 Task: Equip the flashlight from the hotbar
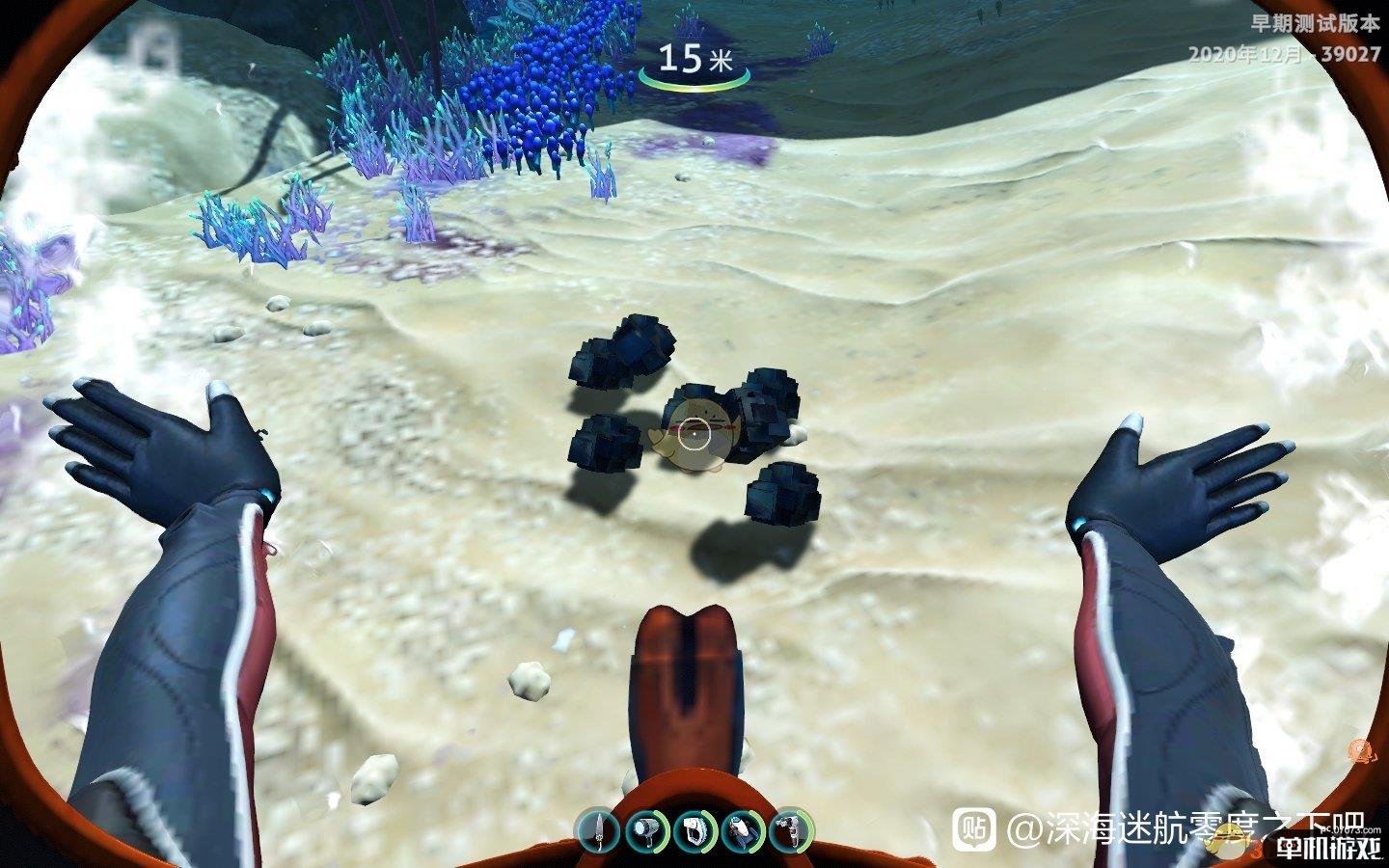[645, 830]
